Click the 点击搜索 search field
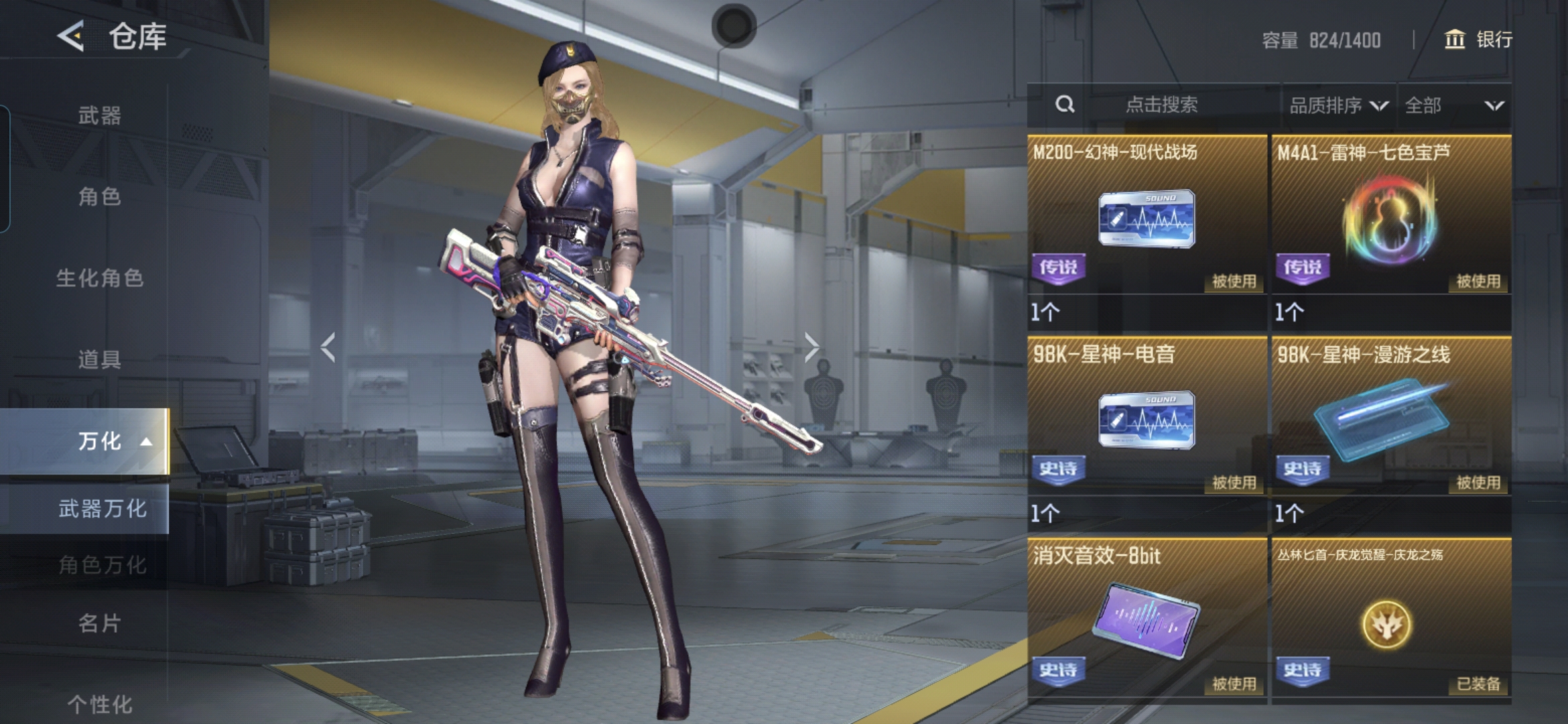 1161,105
